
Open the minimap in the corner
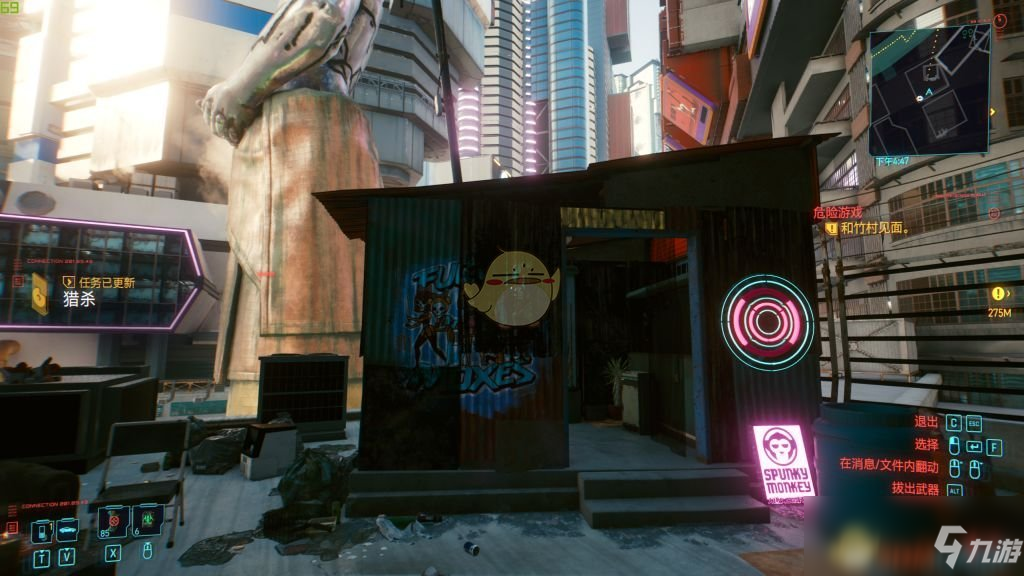pyautogui.click(x=932, y=92)
